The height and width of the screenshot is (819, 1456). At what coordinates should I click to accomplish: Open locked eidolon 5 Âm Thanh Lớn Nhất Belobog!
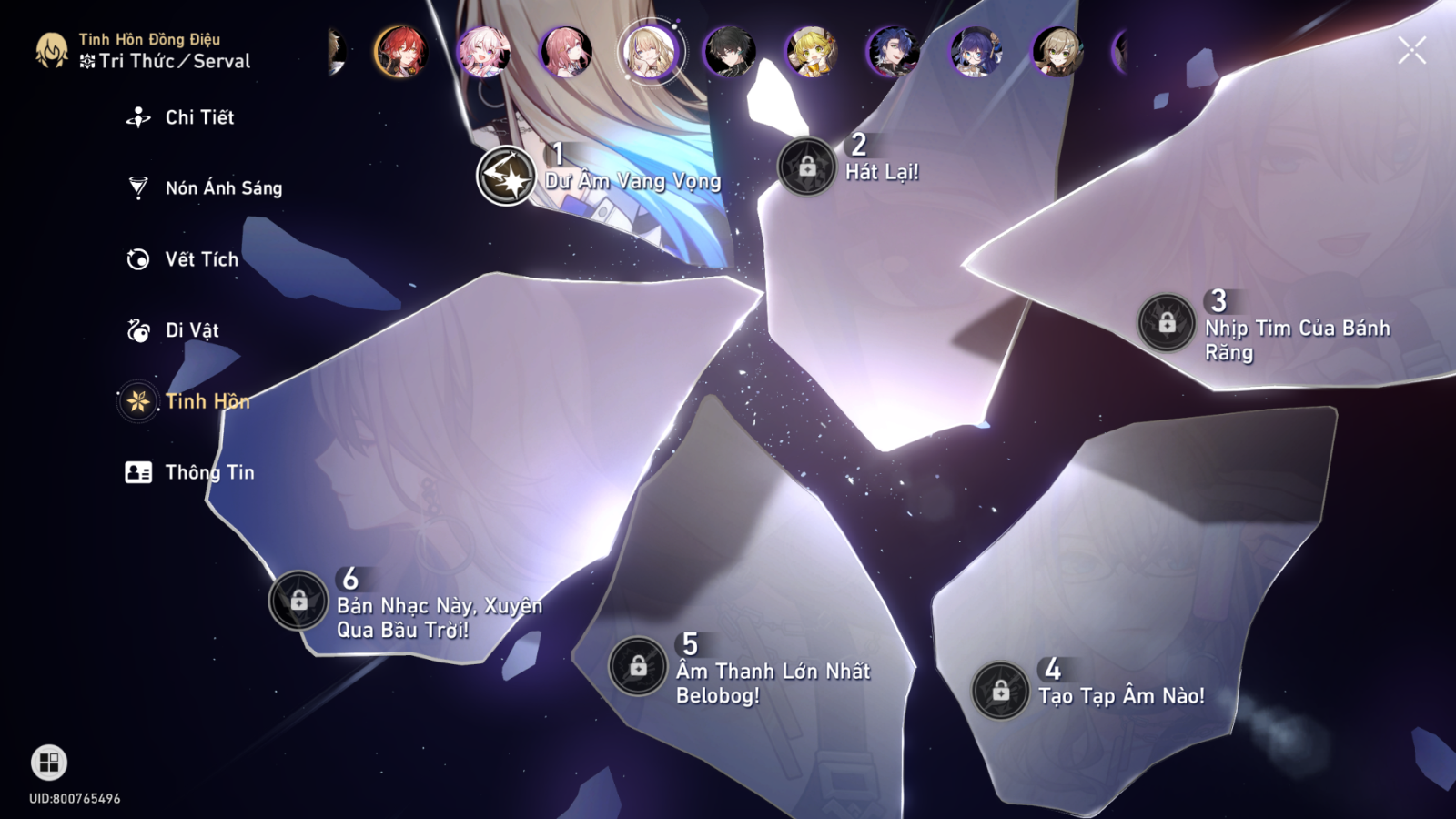click(638, 666)
